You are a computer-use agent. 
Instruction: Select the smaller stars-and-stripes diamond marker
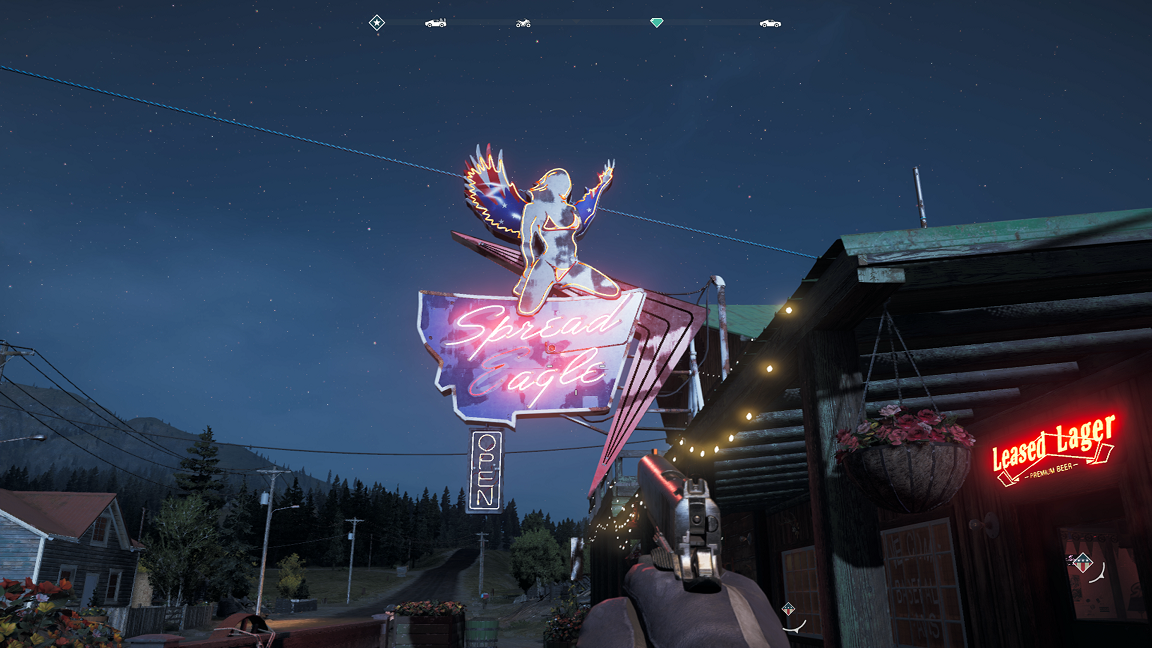coord(788,608)
